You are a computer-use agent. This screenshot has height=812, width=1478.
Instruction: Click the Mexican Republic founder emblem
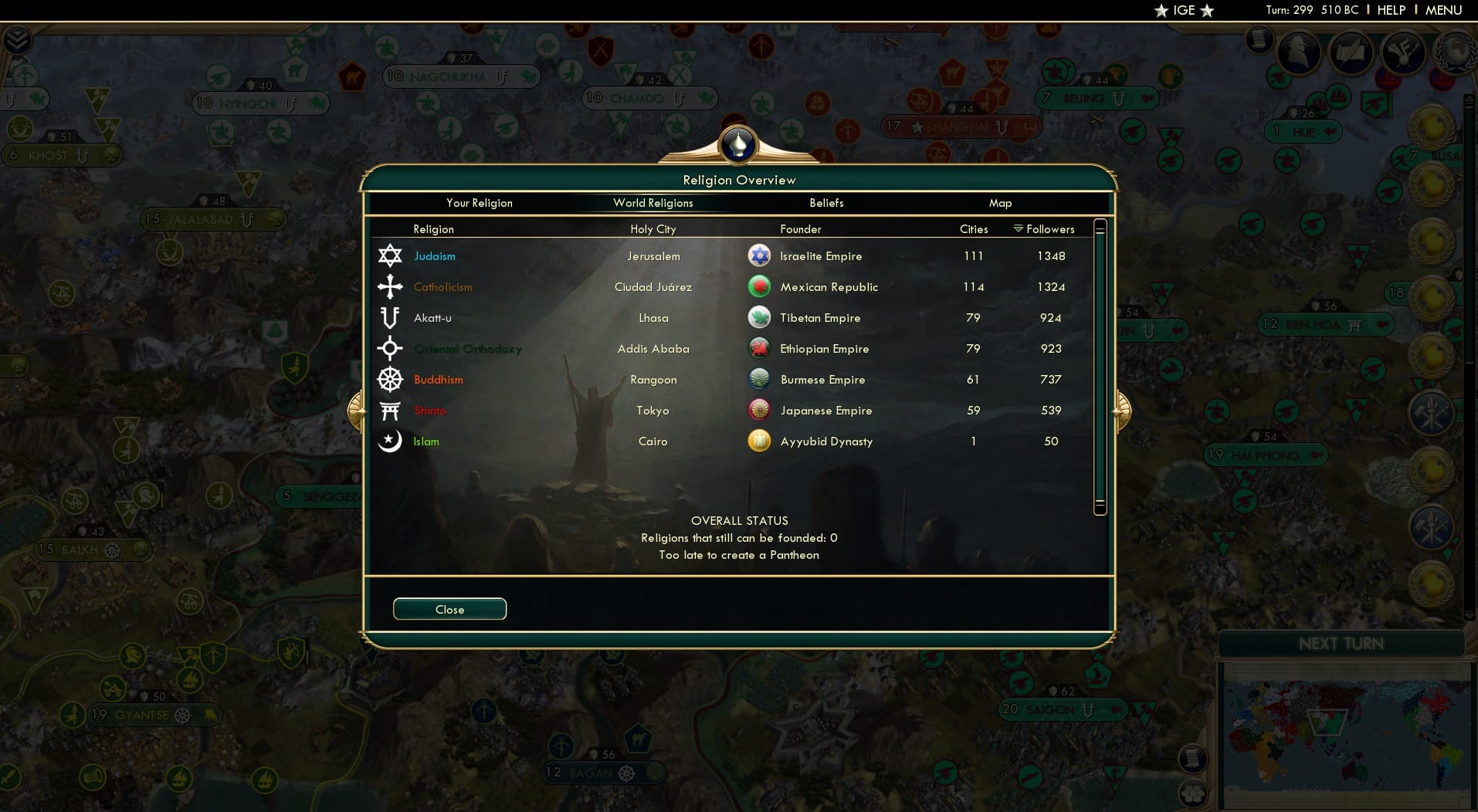coord(760,286)
